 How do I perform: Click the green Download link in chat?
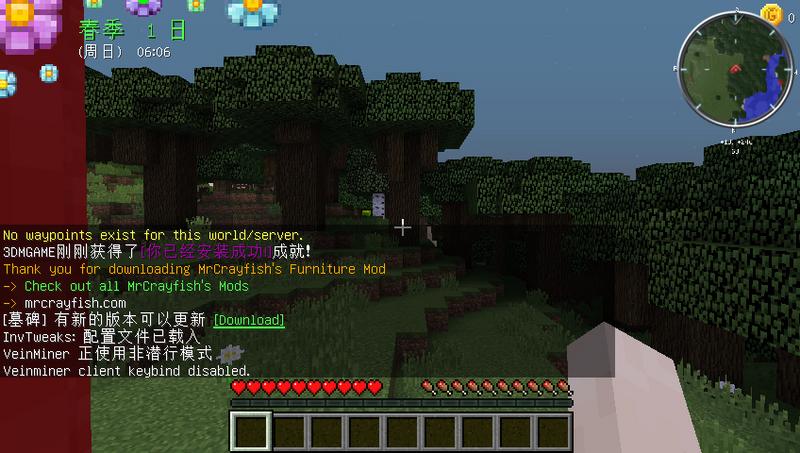pos(248,321)
